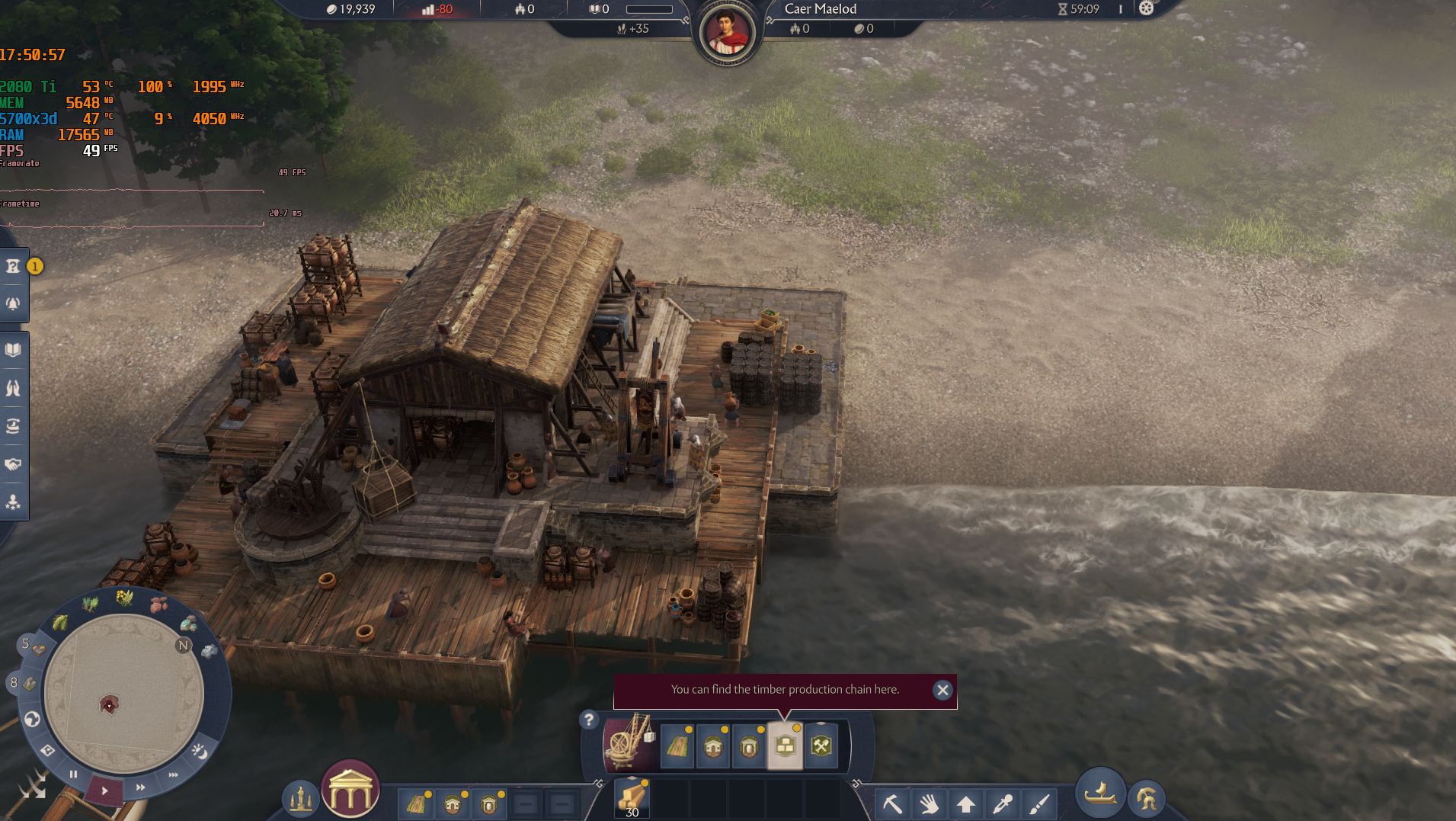Open the settings gear menu
This screenshot has height=821, width=1456.
click(x=1146, y=9)
